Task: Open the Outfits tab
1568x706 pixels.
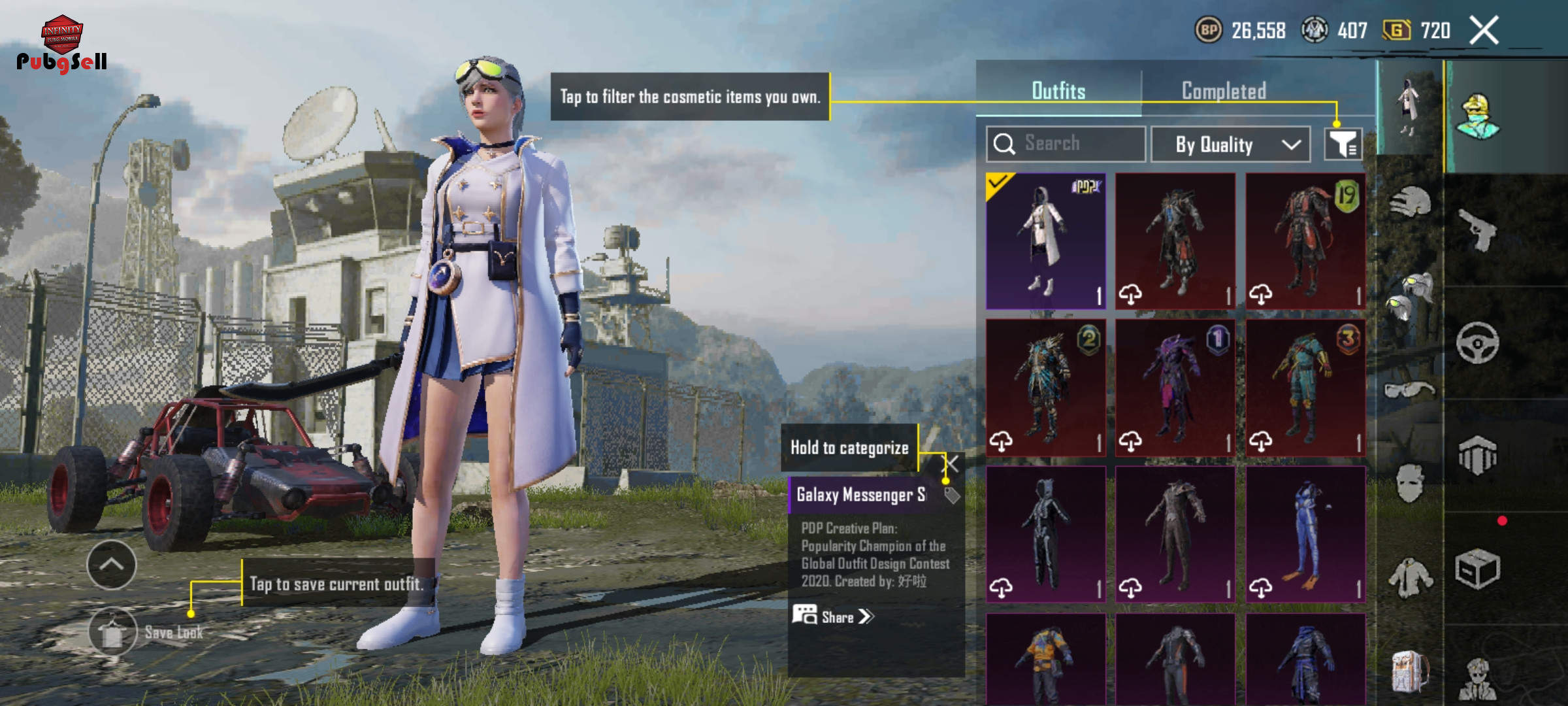Action: pos(1058,91)
